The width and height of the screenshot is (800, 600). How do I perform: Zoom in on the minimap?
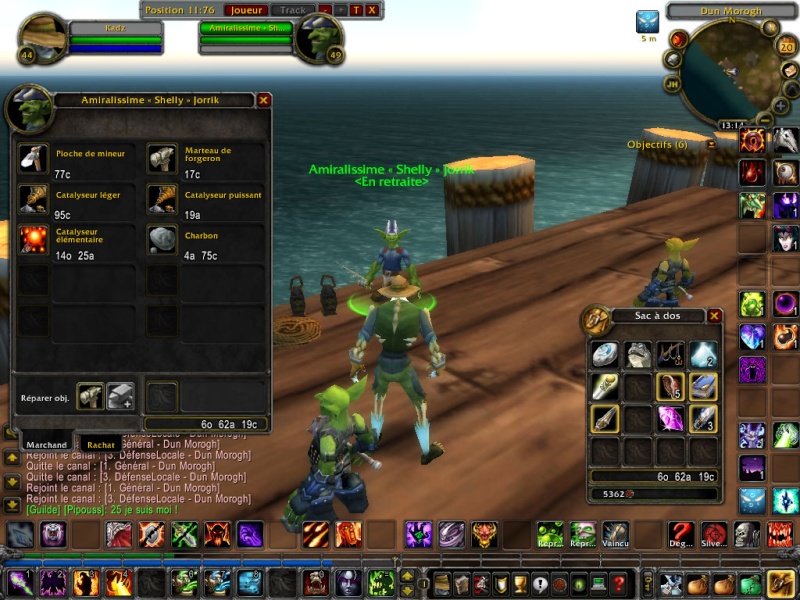pyautogui.click(x=780, y=105)
